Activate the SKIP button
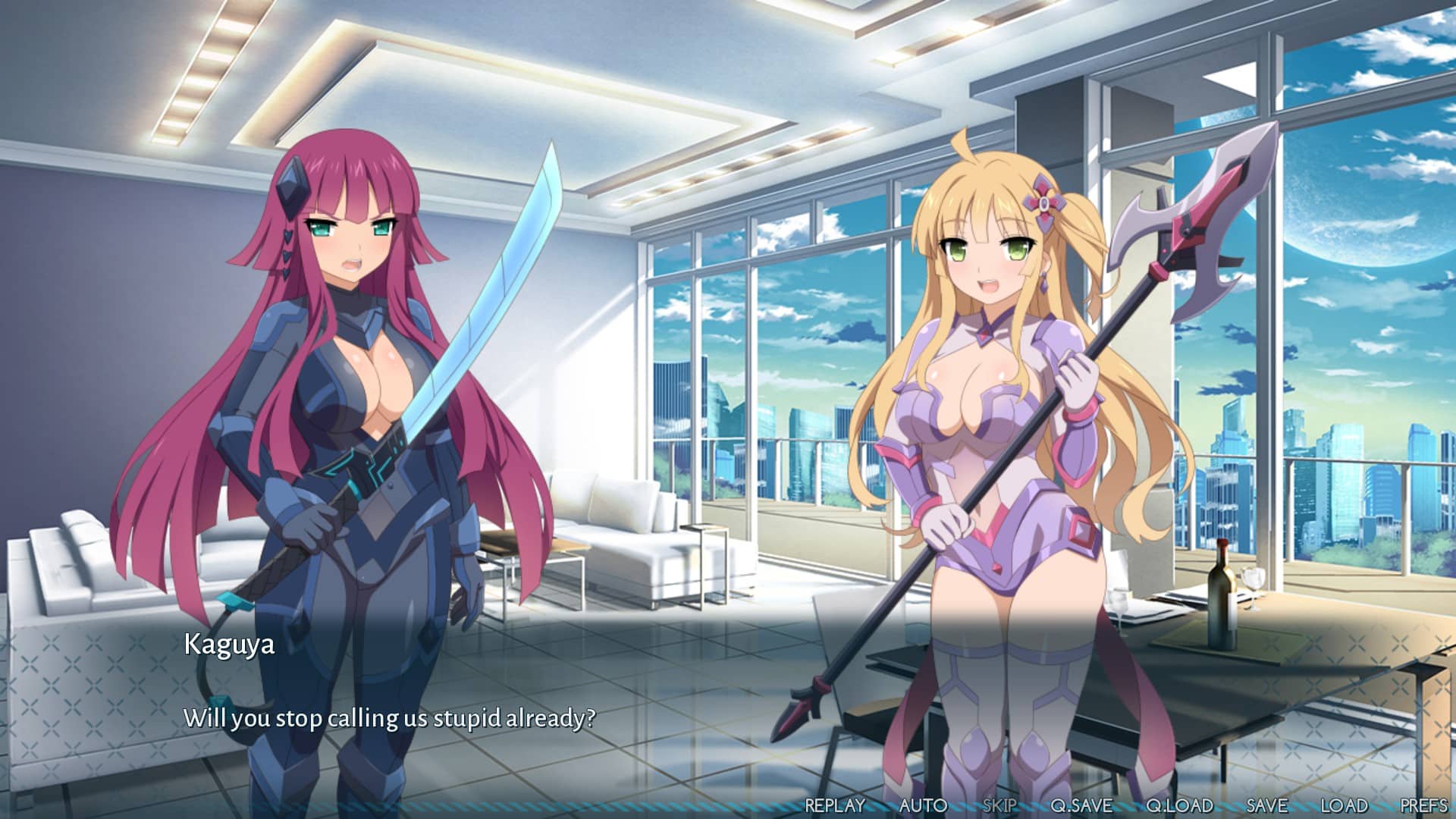This screenshot has height=819, width=1456. (999, 805)
